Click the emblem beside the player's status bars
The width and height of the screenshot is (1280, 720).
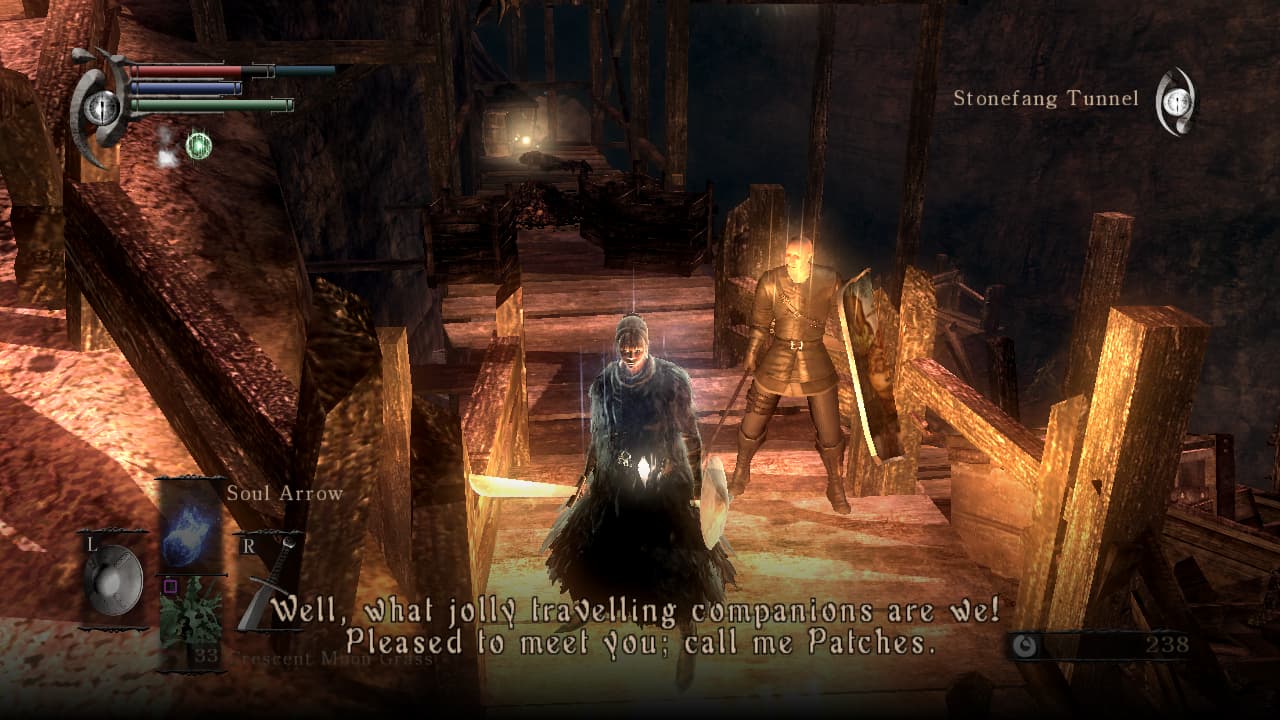coord(100,107)
